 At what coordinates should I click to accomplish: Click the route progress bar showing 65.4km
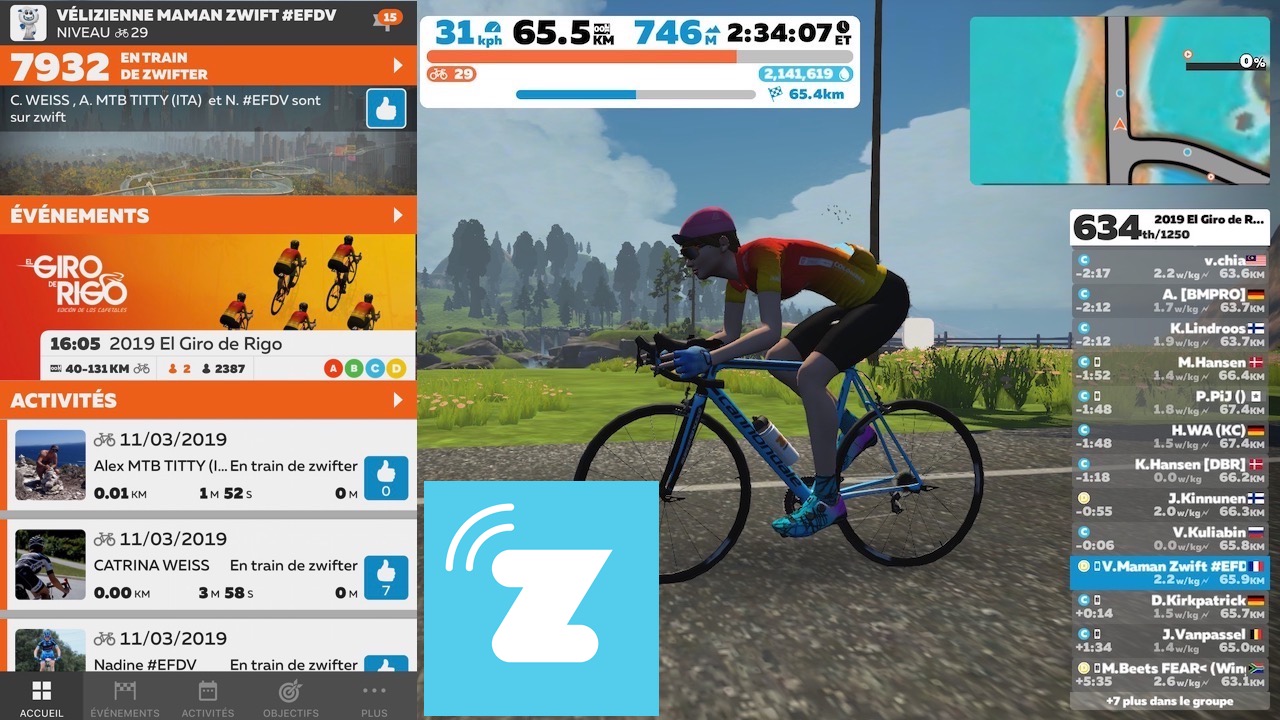click(x=635, y=94)
